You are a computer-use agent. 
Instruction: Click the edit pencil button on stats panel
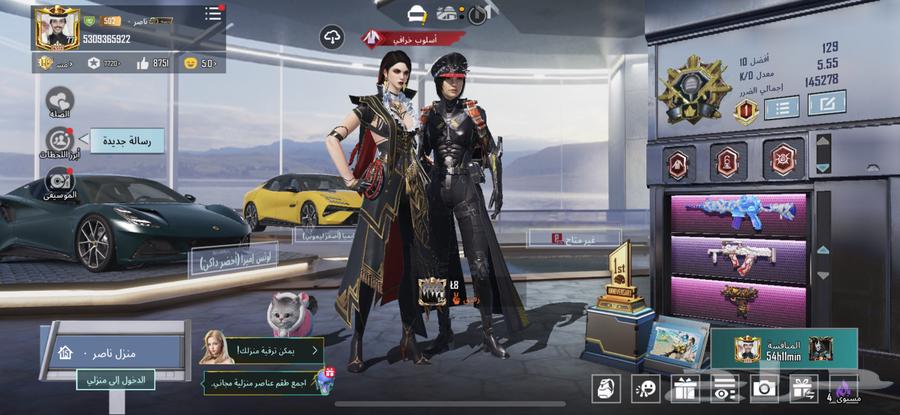[x=826, y=103]
